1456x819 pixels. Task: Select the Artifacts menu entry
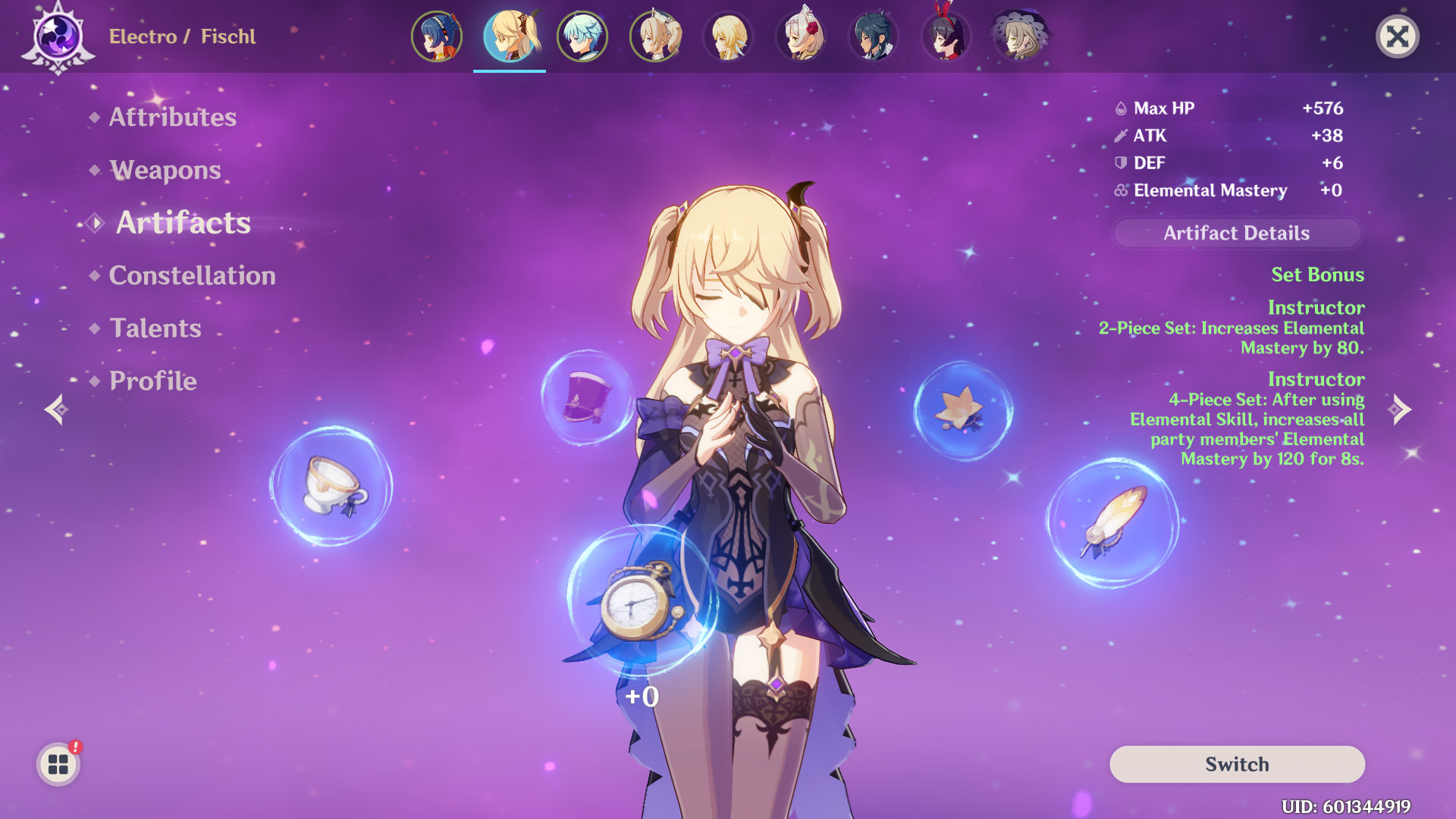point(183,222)
